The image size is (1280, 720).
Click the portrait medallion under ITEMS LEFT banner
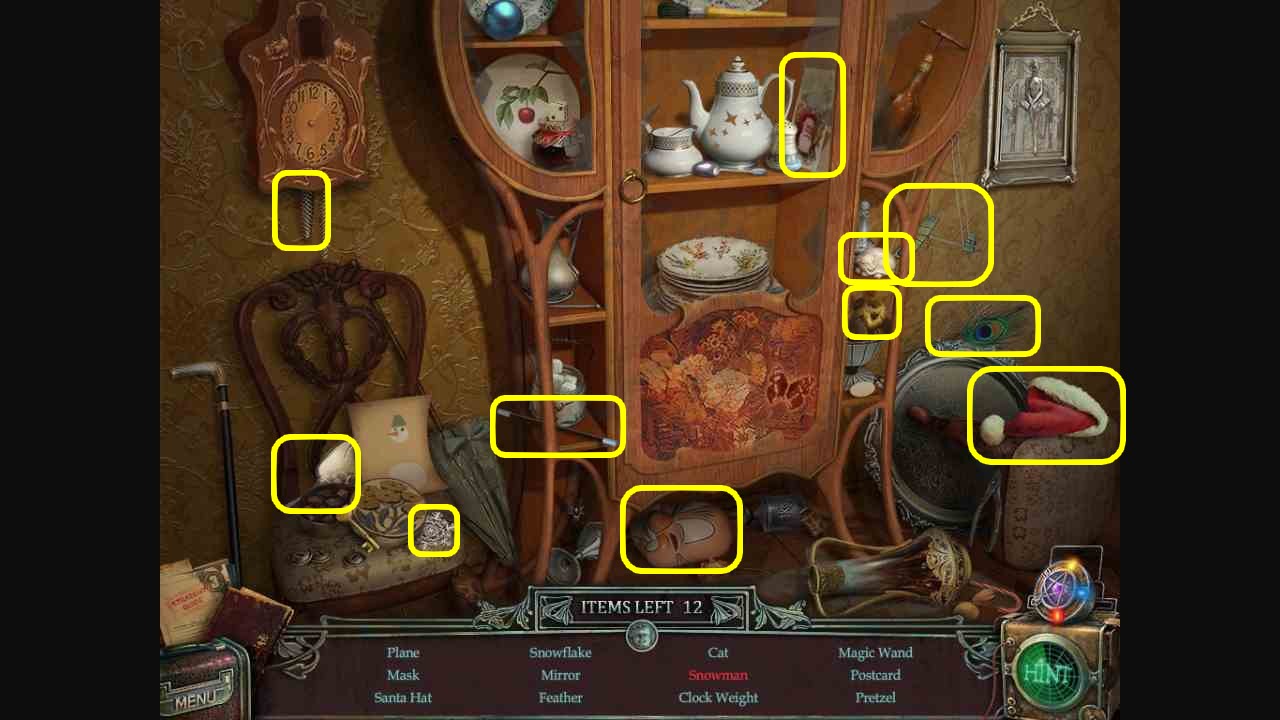pyautogui.click(x=640, y=637)
